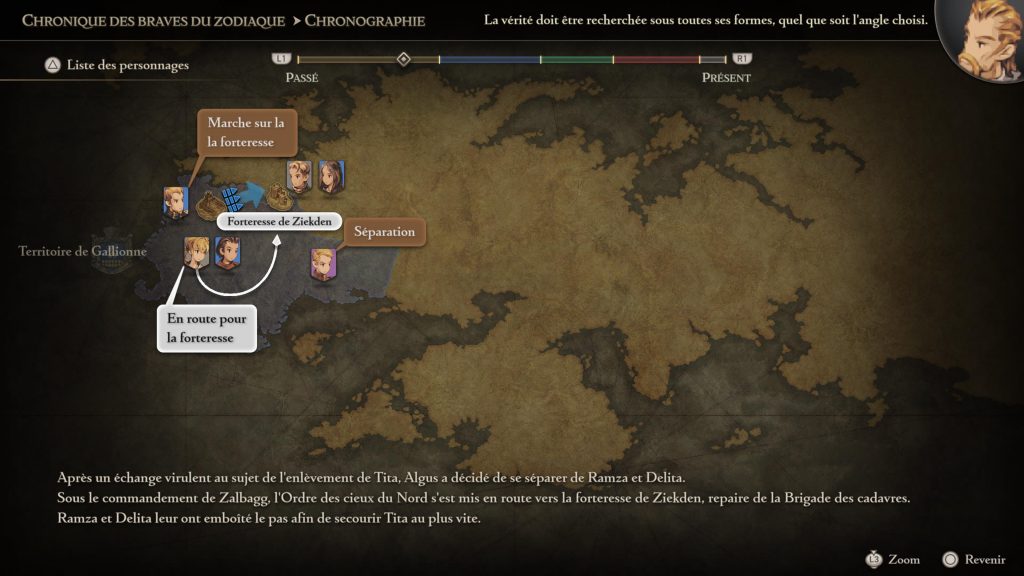
Task: Select Algus's portrait with purple background
Action: point(323,263)
